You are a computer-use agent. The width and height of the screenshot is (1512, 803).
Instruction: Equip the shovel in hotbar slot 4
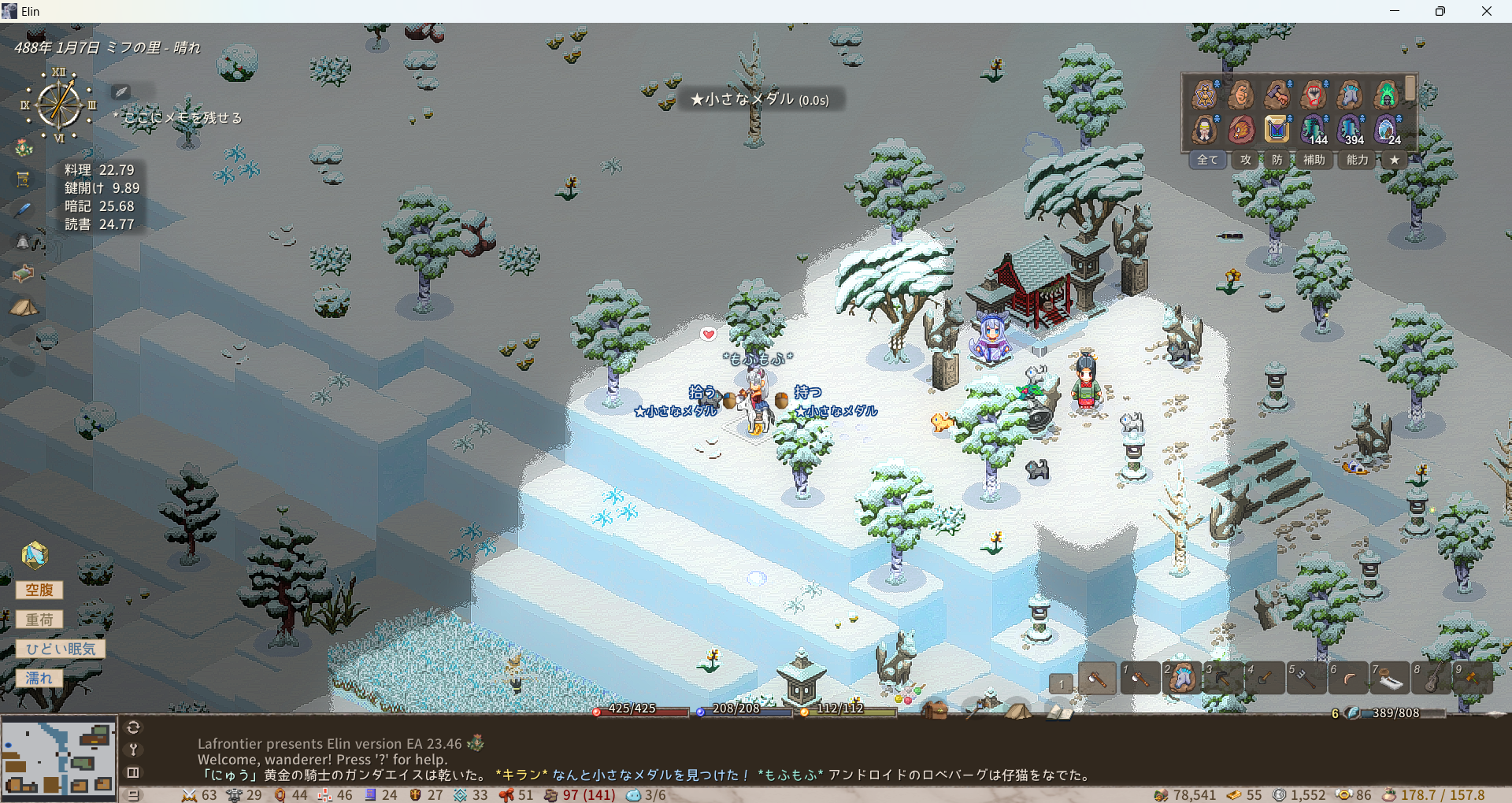click(x=1263, y=678)
